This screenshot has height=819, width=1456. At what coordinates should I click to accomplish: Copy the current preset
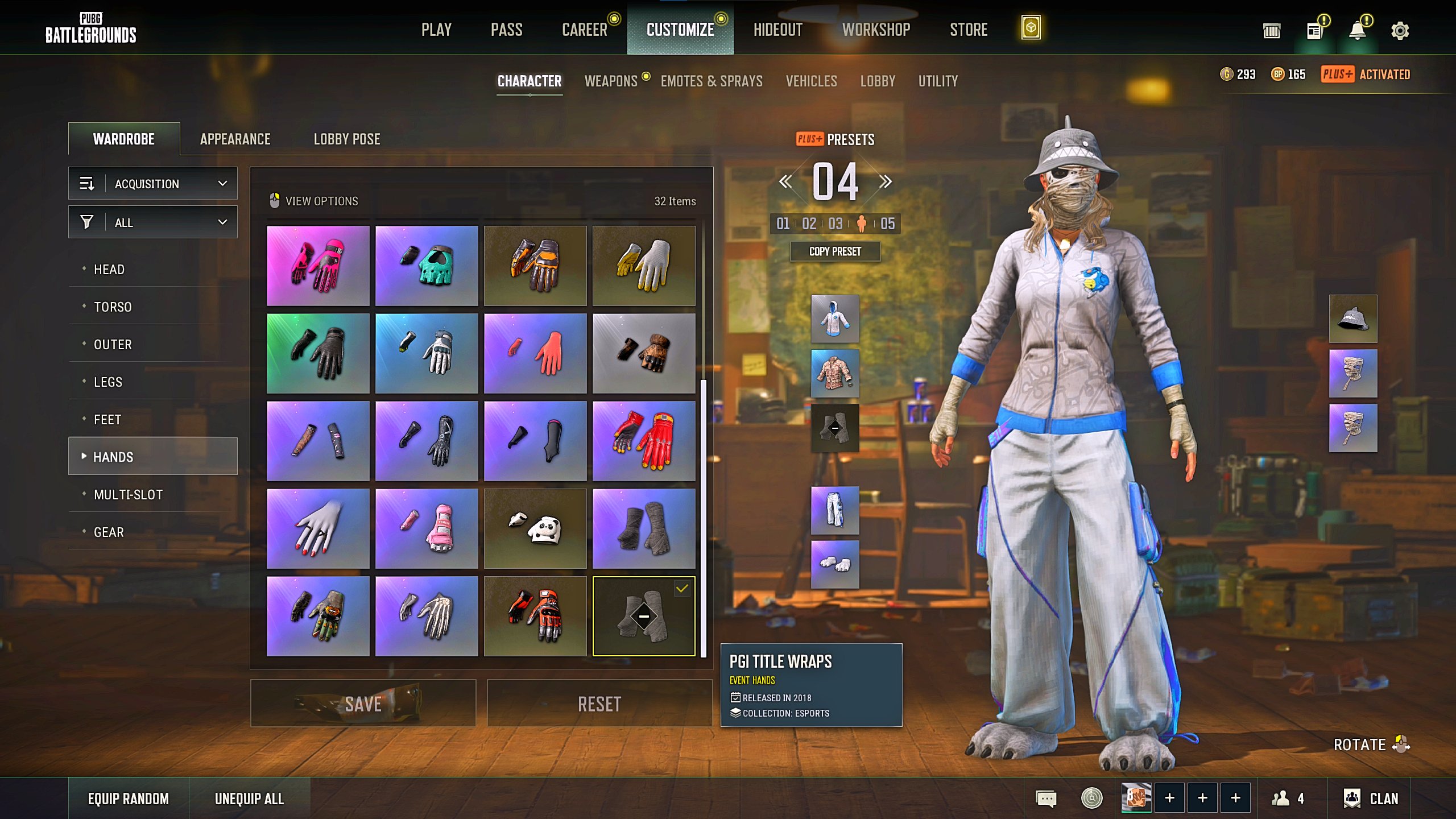click(x=835, y=251)
